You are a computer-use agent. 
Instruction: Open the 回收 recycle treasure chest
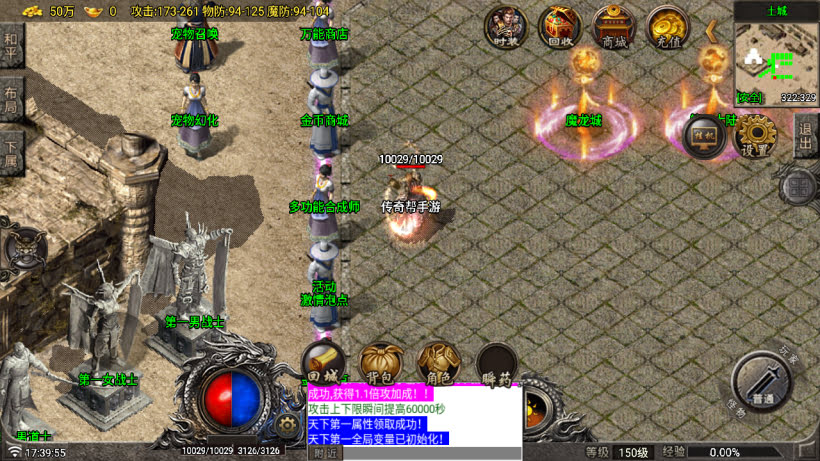[x=560, y=27]
